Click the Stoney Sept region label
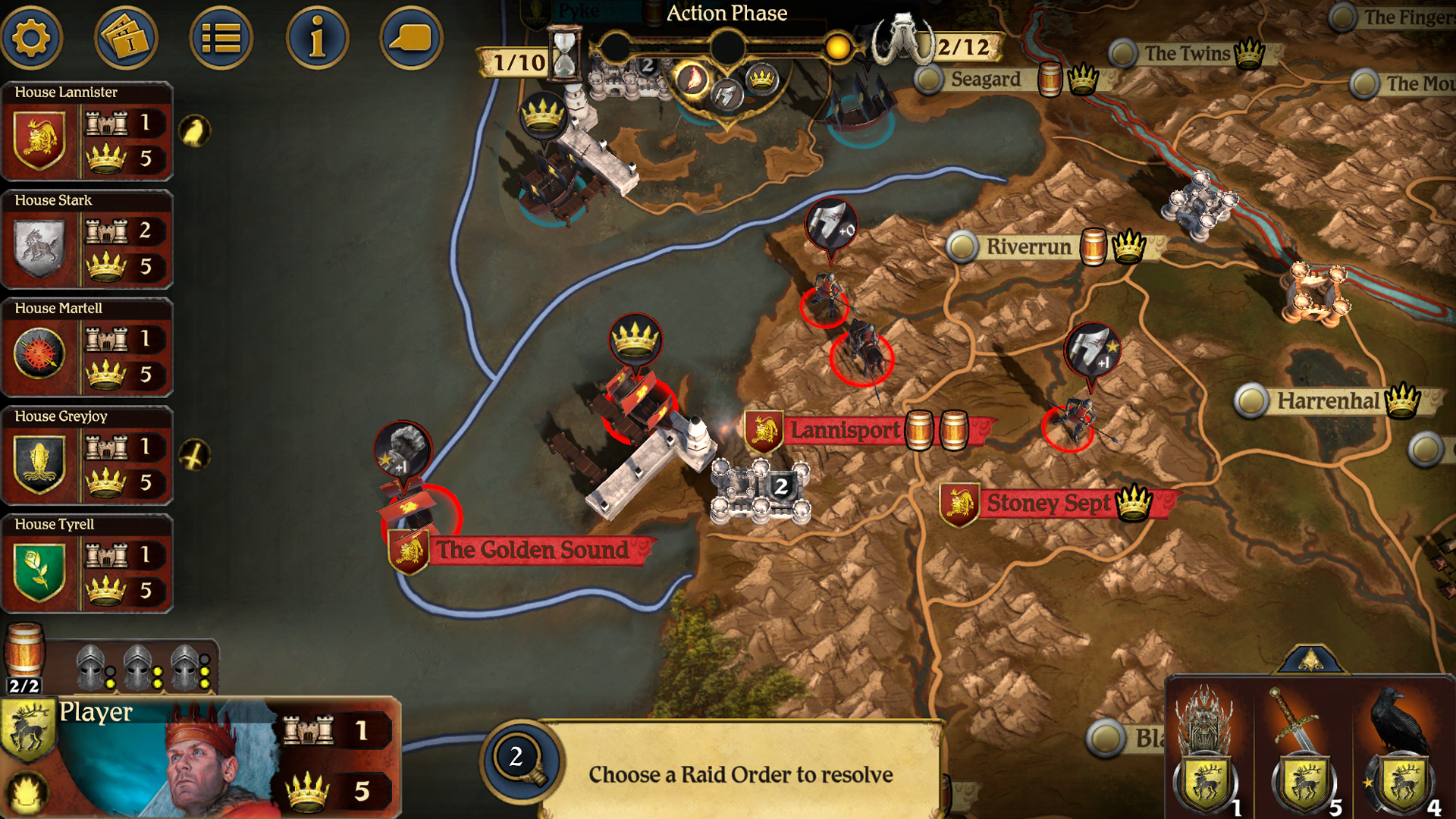The height and width of the screenshot is (819, 1456). 1048,504
